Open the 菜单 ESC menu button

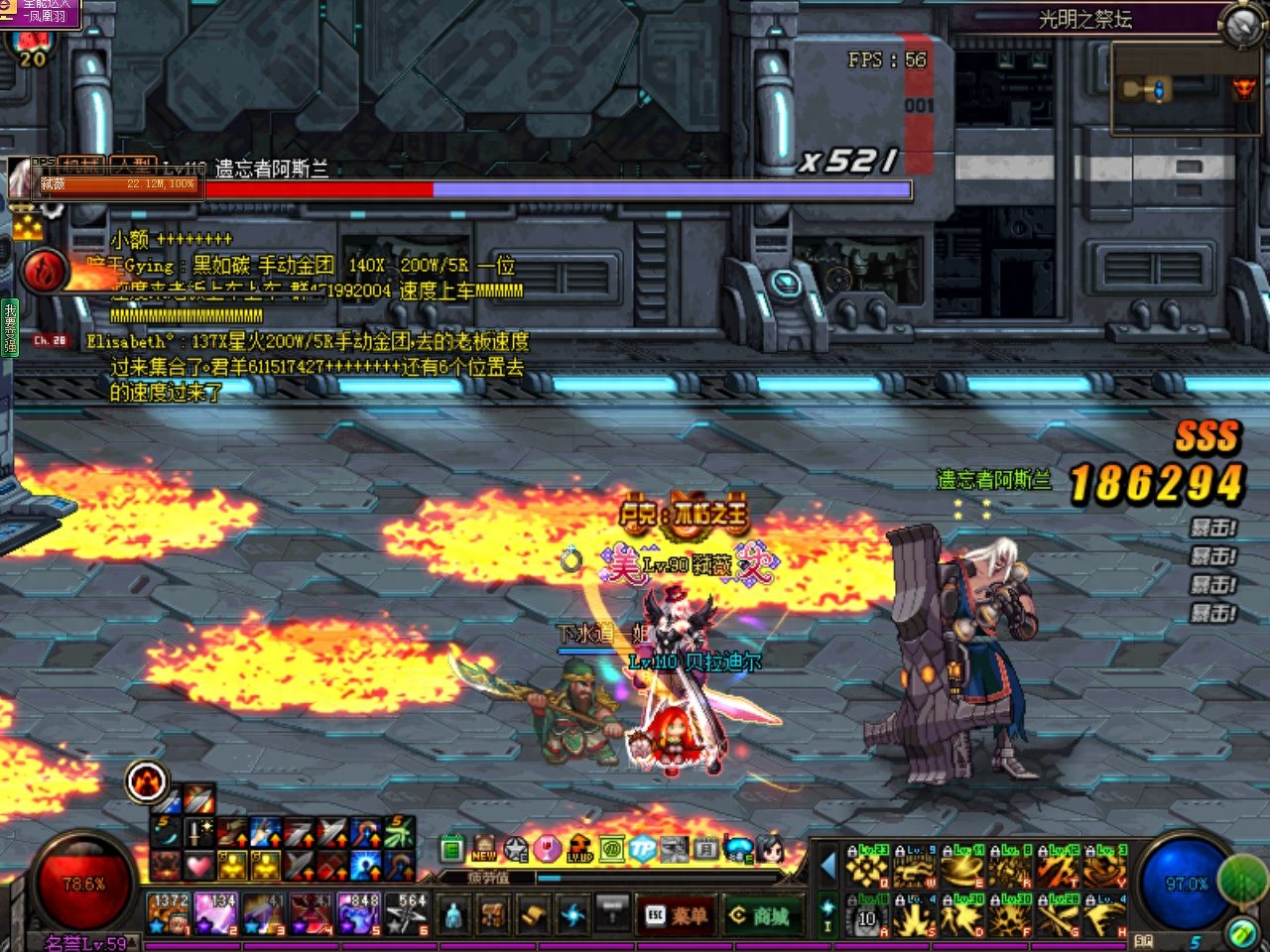(679, 915)
